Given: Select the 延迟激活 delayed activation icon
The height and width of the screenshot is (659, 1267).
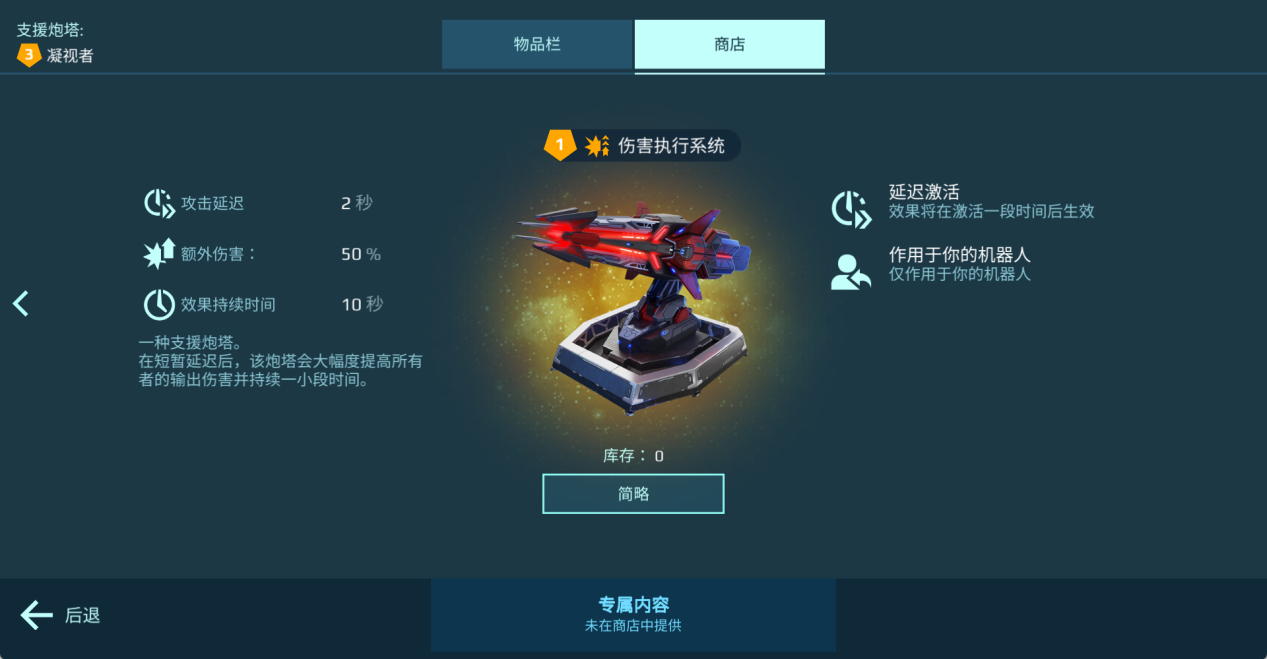Looking at the screenshot, I should [x=851, y=209].
